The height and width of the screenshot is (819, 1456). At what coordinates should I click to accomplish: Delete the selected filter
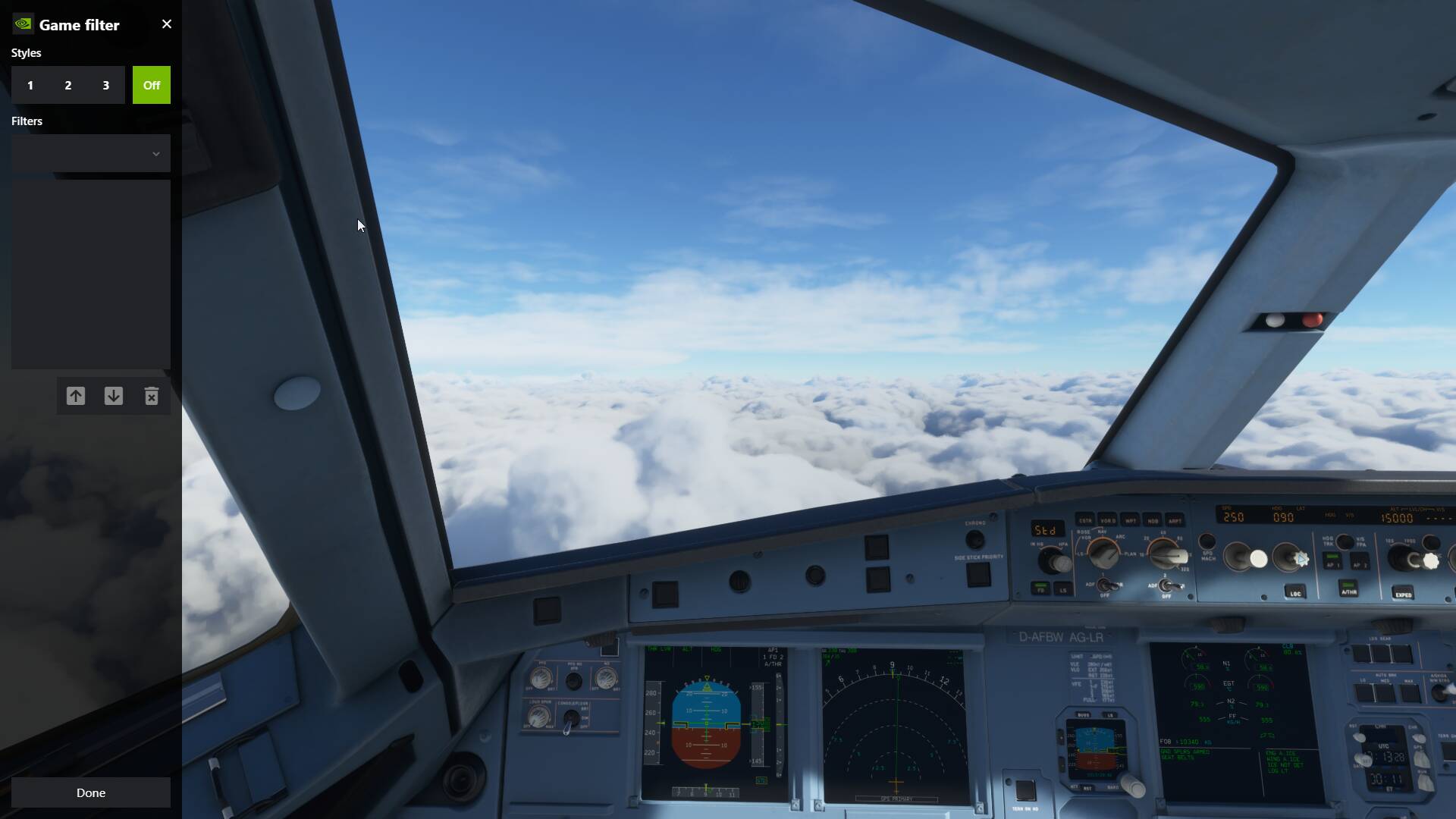(x=152, y=396)
